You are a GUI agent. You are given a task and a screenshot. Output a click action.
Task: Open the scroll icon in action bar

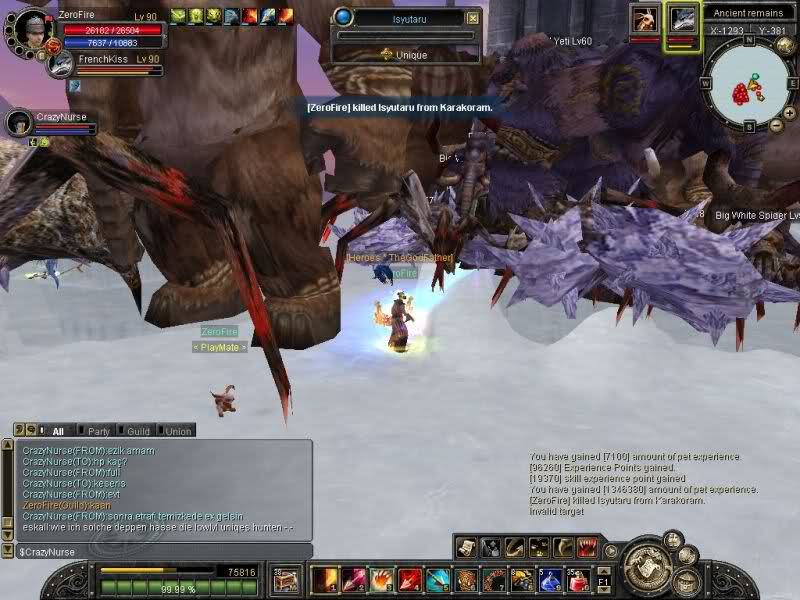click(466, 547)
